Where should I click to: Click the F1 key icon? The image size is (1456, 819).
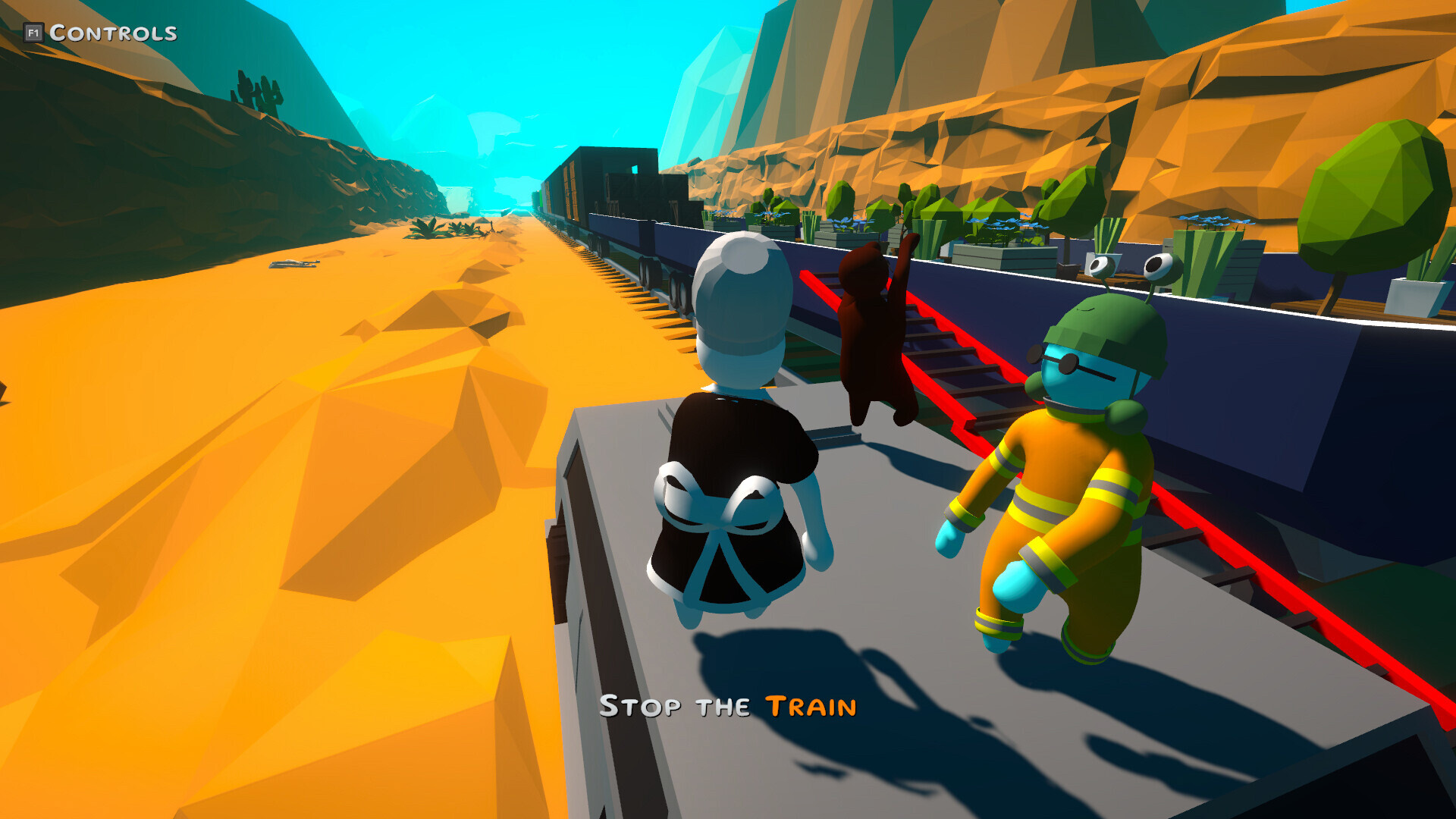click(34, 33)
